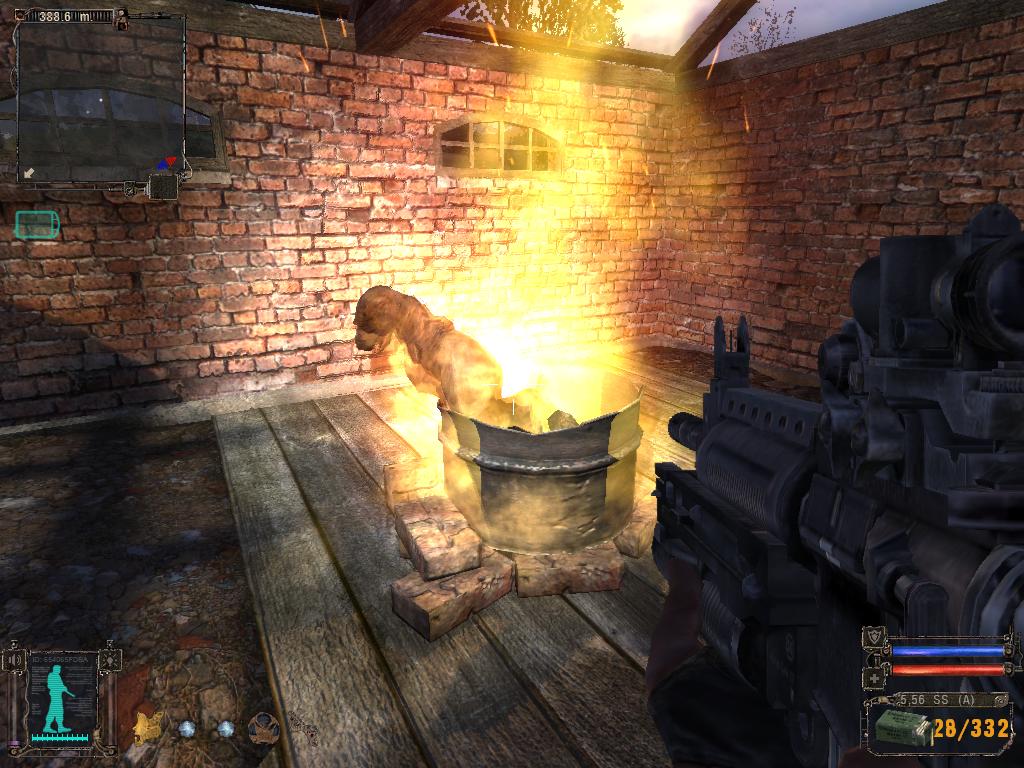Select the dark round artifact on the belt
The width and height of the screenshot is (1024, 768).
[x=264, y=727]
